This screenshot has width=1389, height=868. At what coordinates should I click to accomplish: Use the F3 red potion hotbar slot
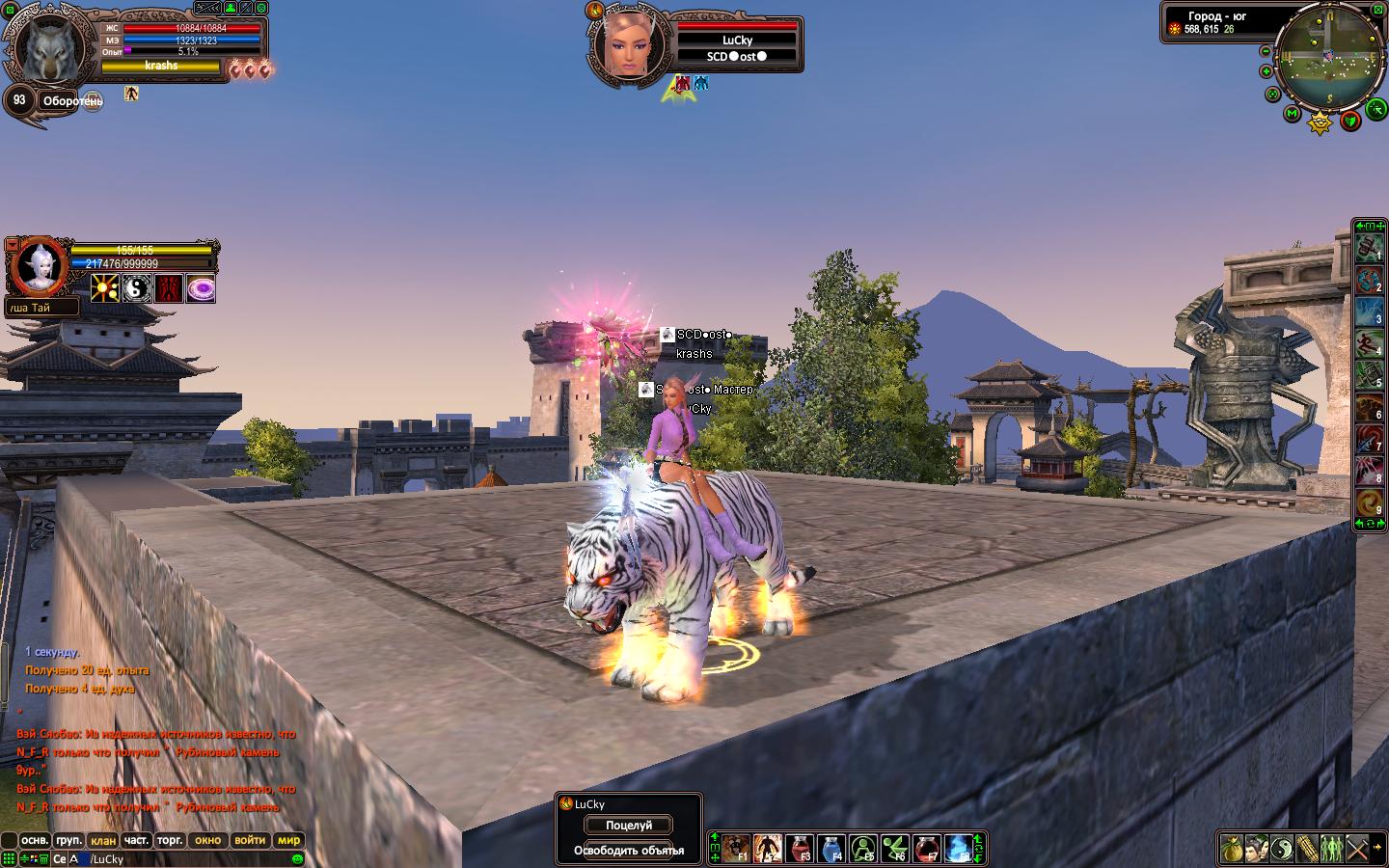[801, 849]
